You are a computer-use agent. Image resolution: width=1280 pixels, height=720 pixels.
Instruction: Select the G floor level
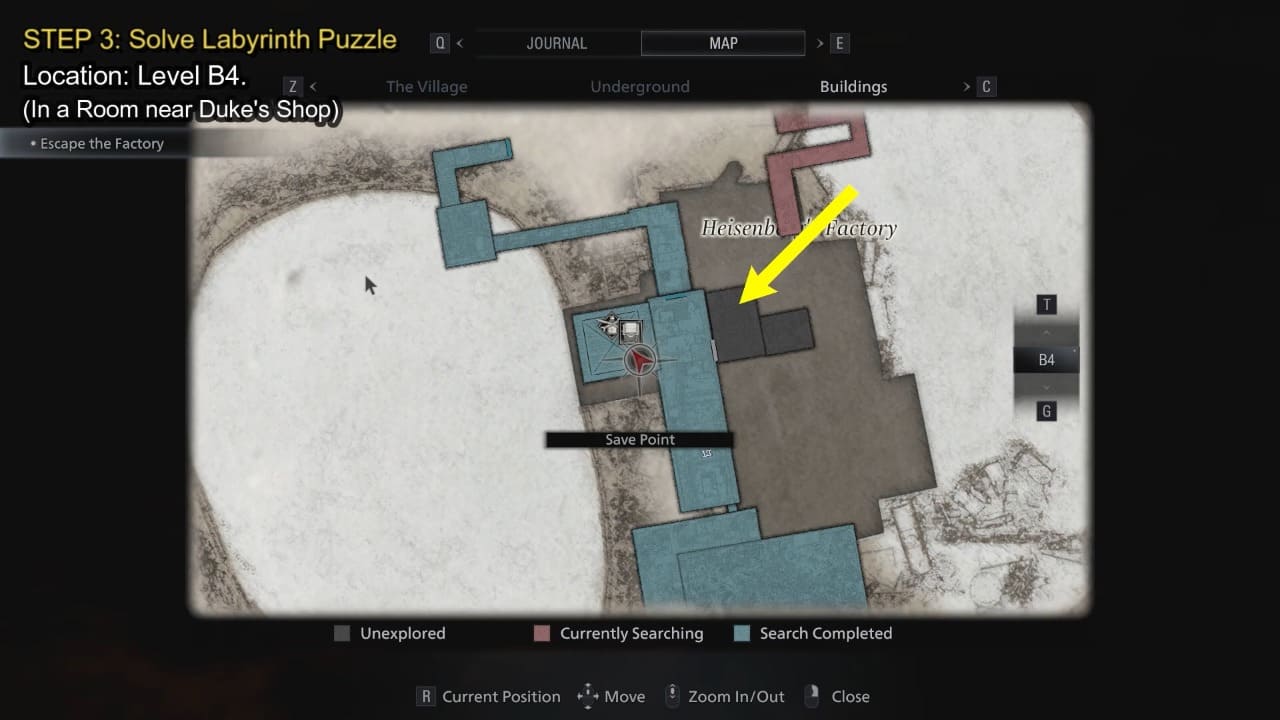(x=1046, y=411)
